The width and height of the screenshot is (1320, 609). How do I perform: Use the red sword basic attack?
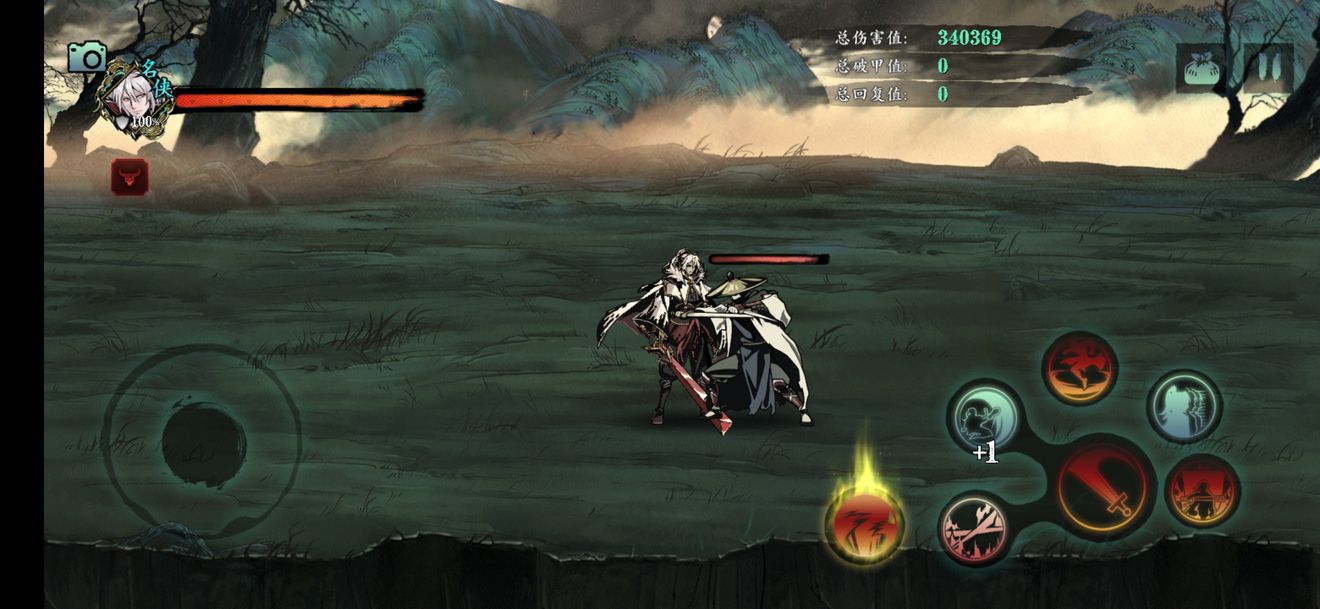point(1104,488)
